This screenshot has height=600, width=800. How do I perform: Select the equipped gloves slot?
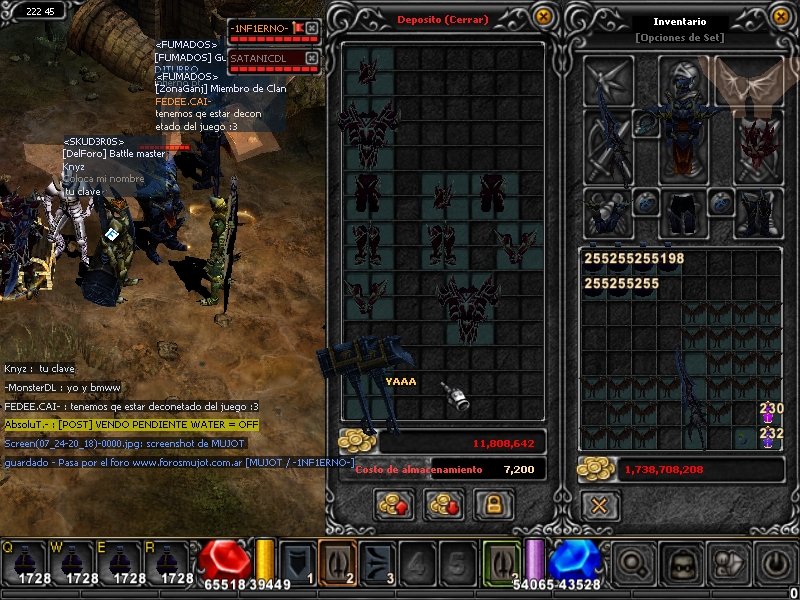(x=607, y=213)
